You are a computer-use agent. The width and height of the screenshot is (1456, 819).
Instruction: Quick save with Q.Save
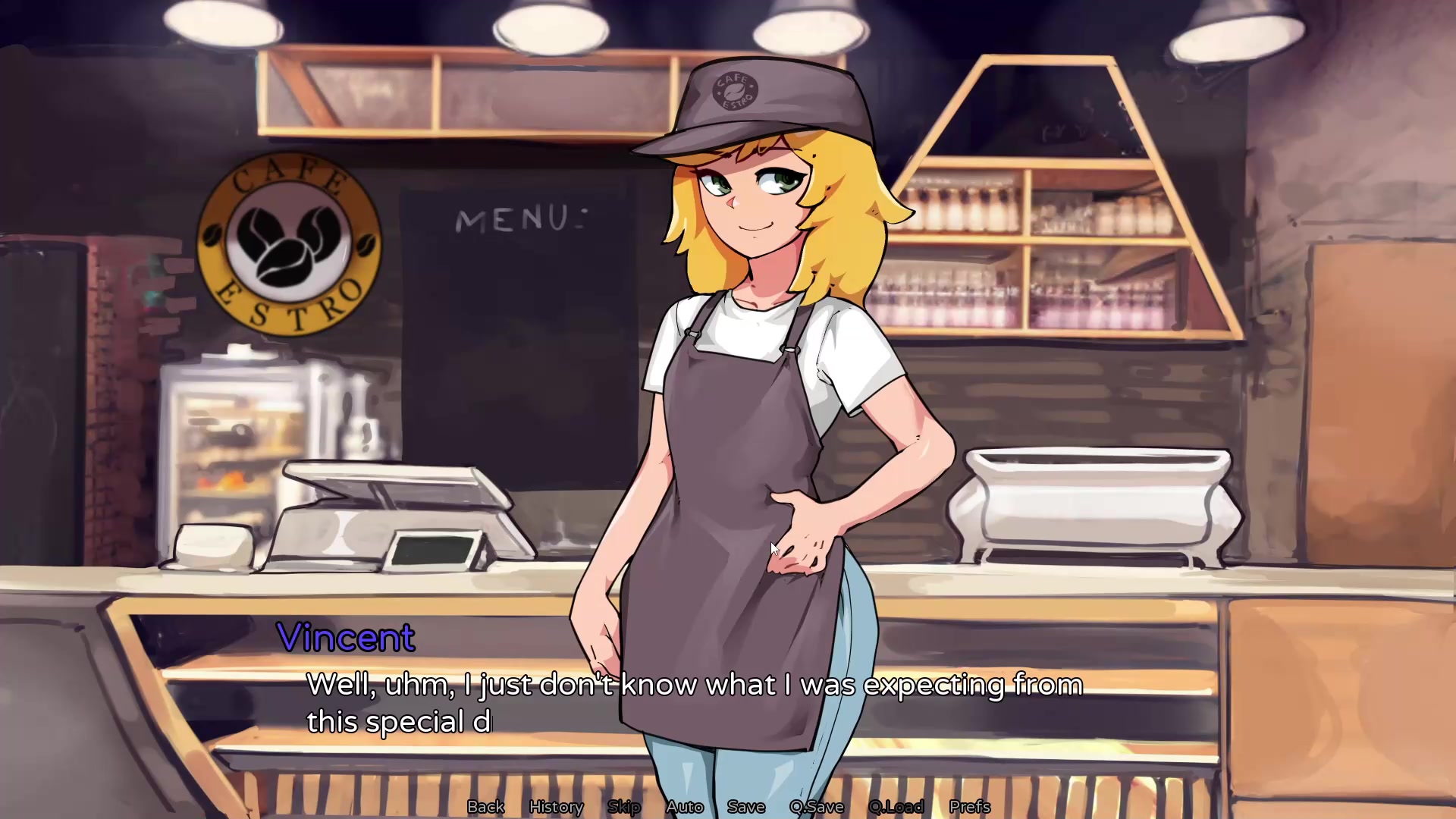click(x=817, y=807)
